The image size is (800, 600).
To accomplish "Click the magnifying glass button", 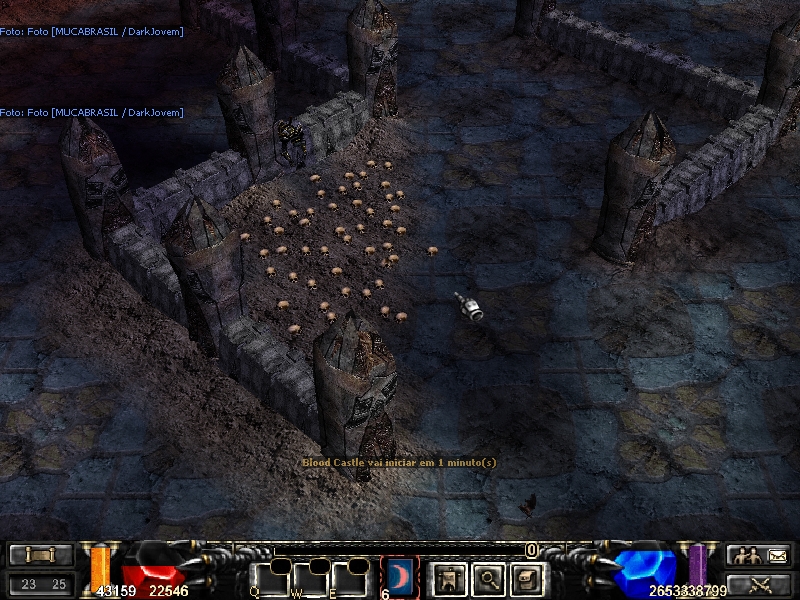I will 487,577.
